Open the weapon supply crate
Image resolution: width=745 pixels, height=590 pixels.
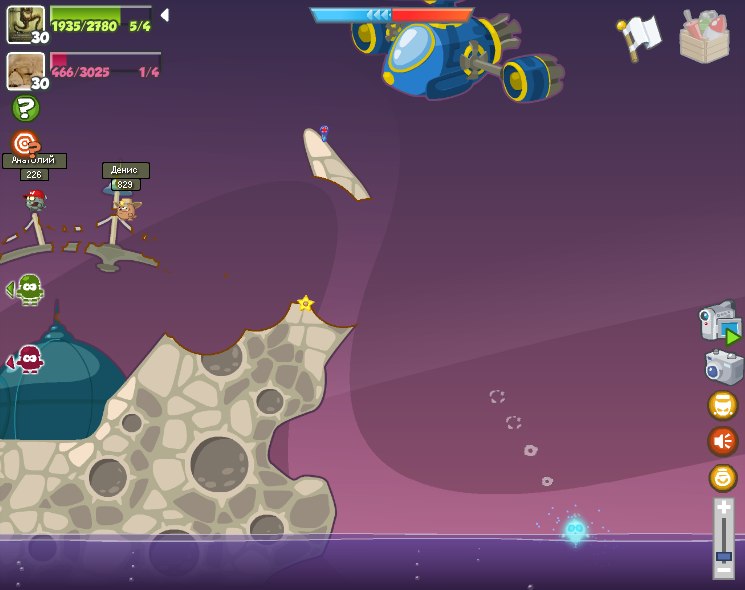click(x=704, y=37)
